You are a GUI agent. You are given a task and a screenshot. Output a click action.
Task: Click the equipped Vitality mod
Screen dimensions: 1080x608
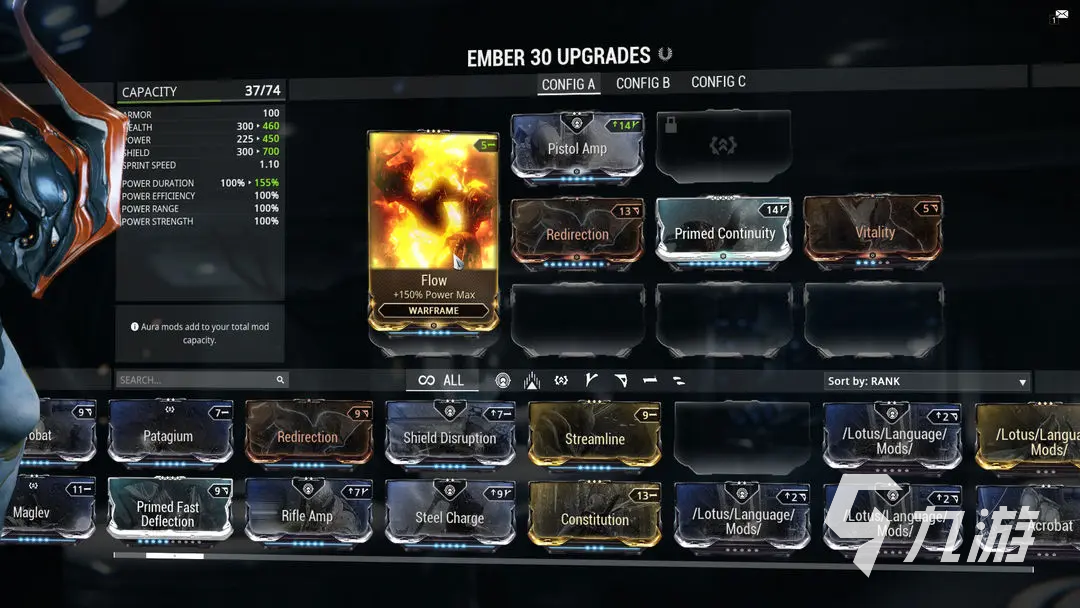click(872, 231)
